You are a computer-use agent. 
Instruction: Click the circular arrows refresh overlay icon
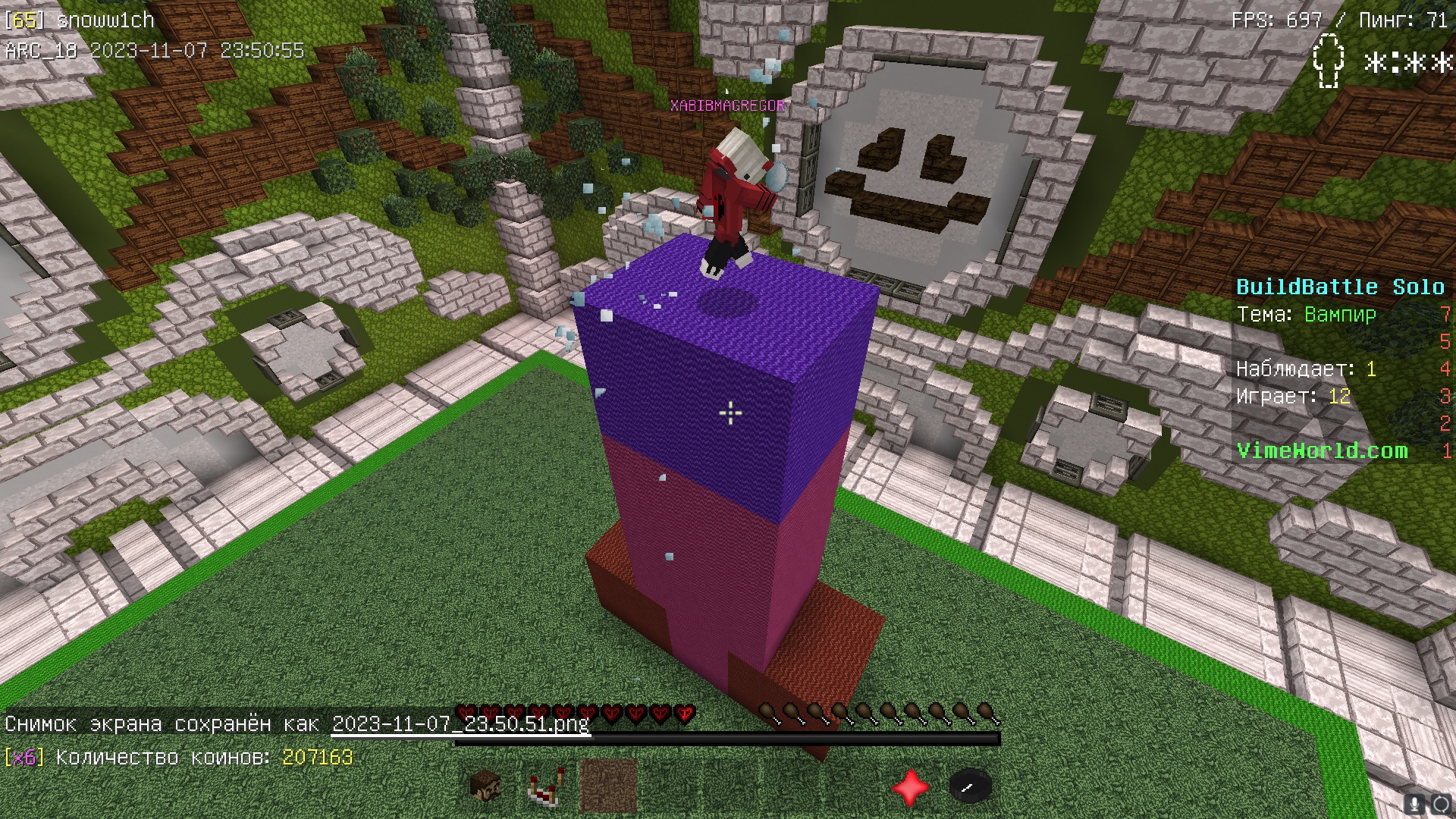tap(1440, 804)
